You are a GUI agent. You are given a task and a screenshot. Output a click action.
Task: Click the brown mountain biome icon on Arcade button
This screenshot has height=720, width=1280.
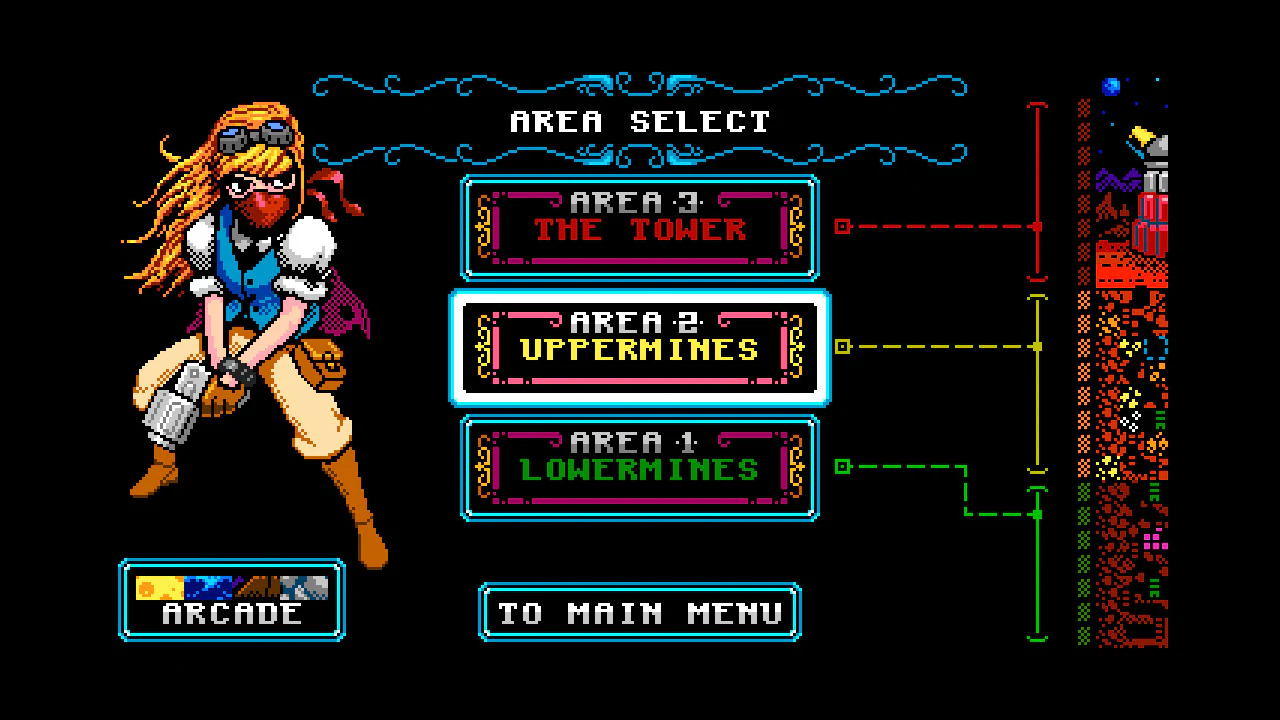257,588
